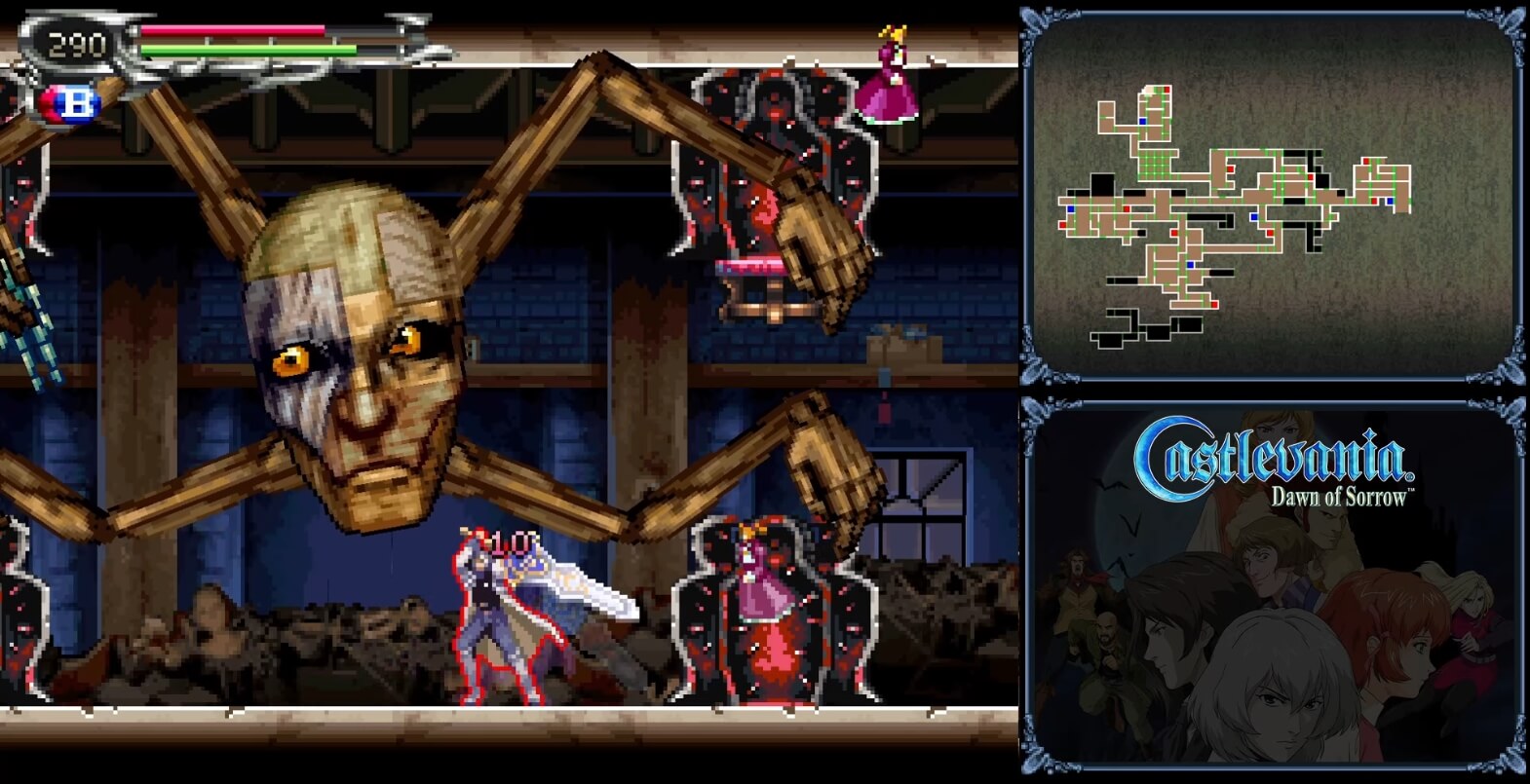Image resolution: width=1530 pixels, height=784 pixels.
Task: Switch focus to the minimap panel
Action: tap(1267, 195)
